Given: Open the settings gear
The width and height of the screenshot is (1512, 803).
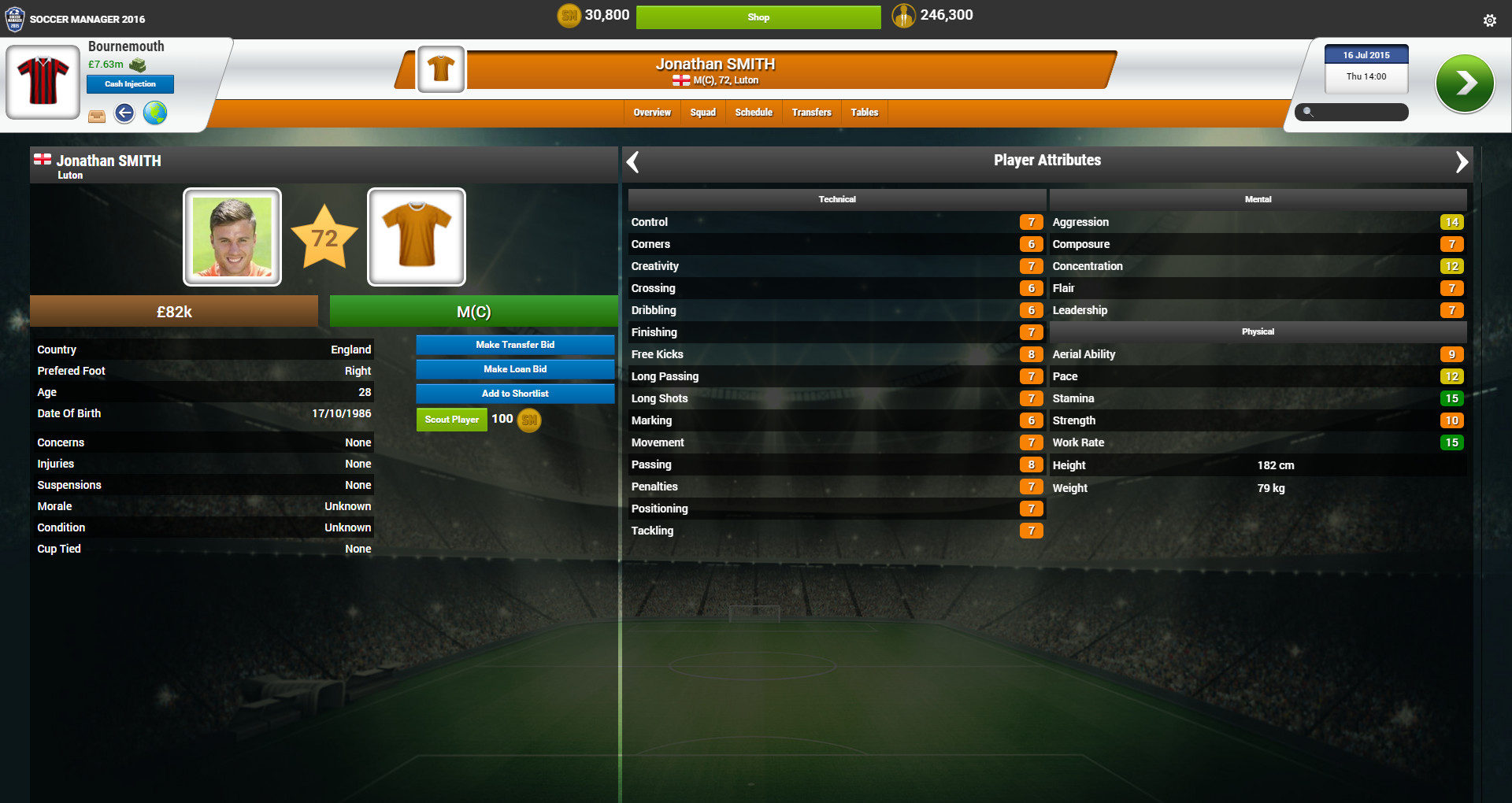Looking at the screenshot, I should click(1491, 20).
